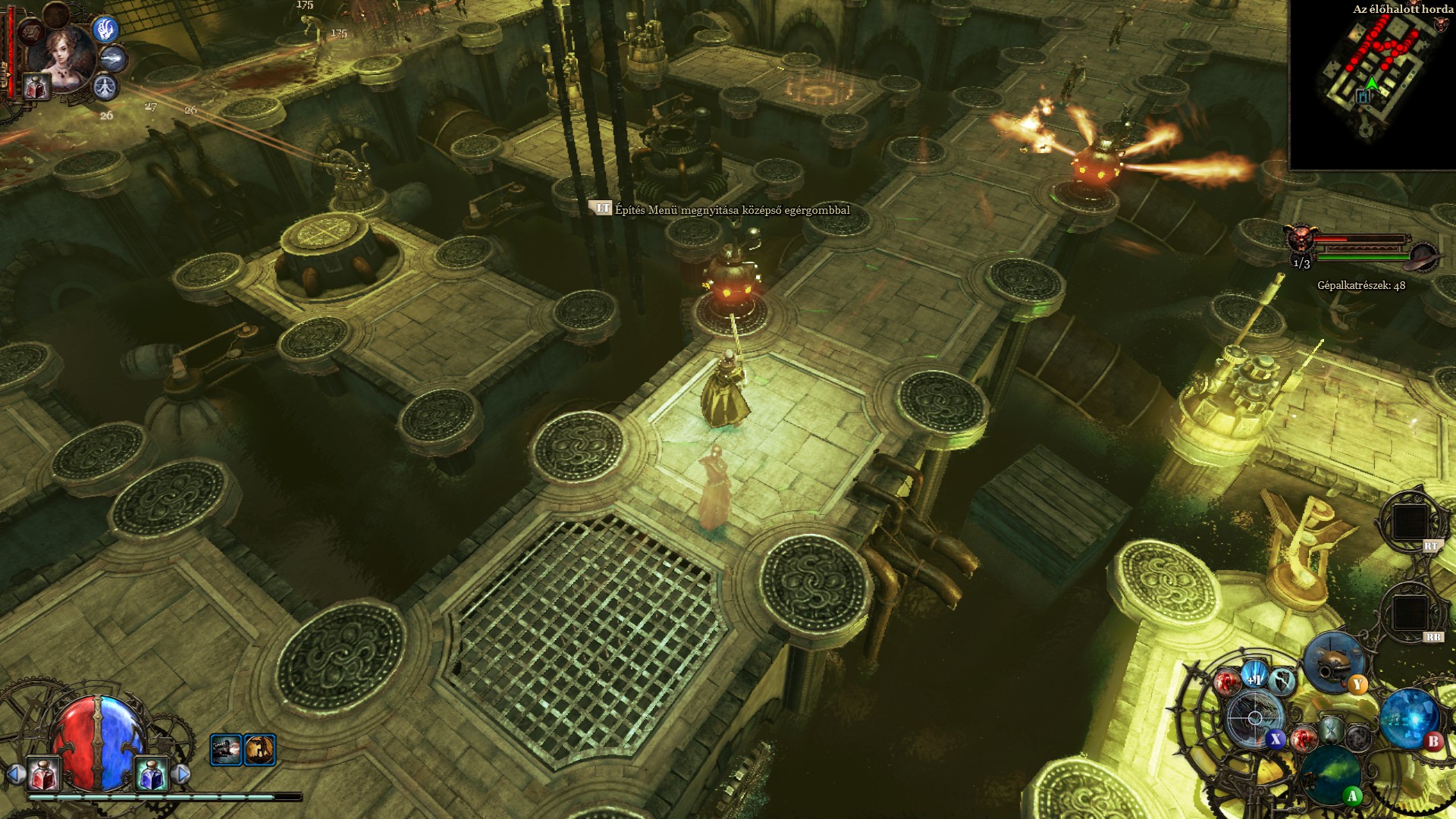
Task: Click the left blue arrow beside health potion
Action: coord(14,774)
